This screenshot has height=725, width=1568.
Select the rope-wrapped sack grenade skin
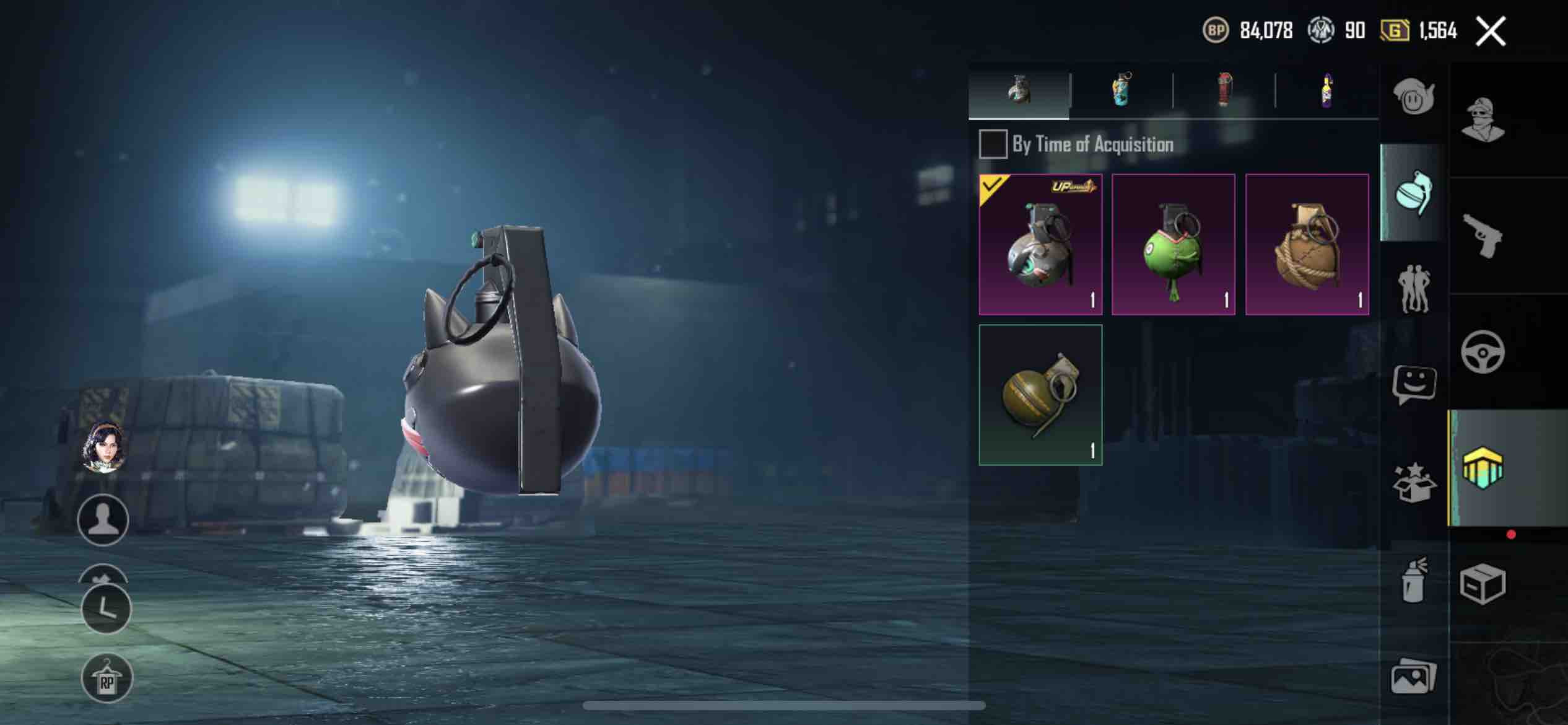coord(1307,244)
